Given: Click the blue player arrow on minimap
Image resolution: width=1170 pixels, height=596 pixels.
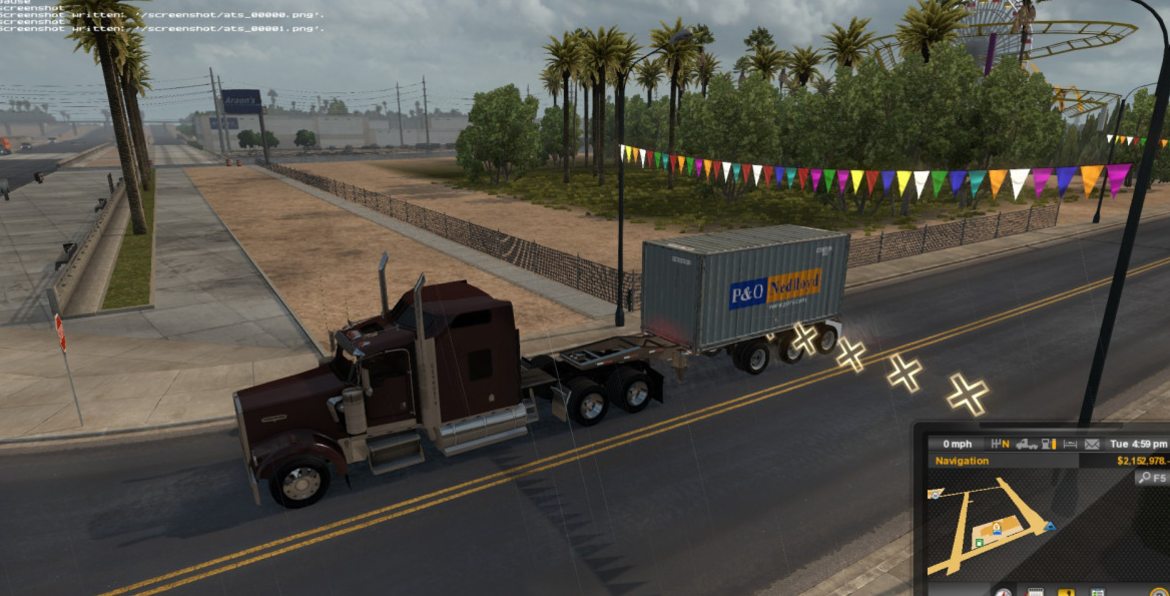Looking at the screenshot, I should [x=1049, y=526].
